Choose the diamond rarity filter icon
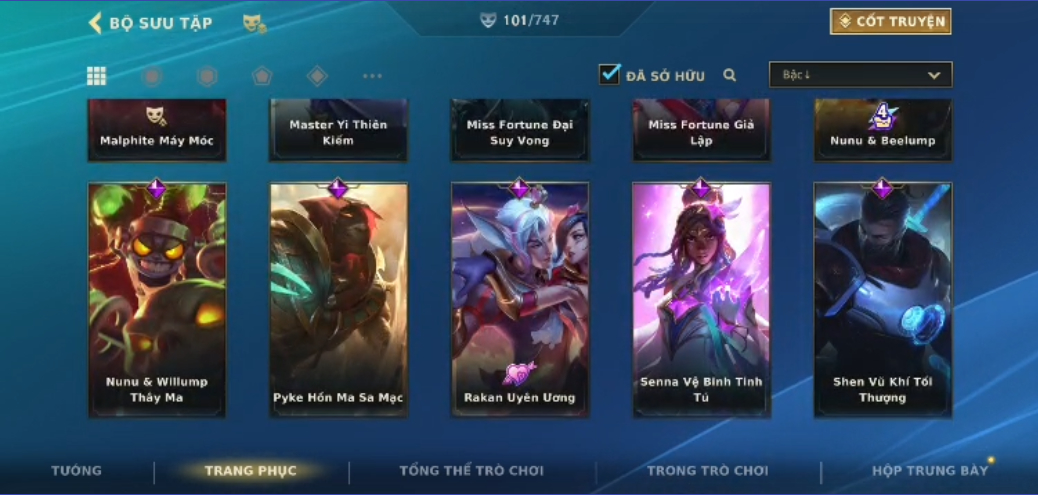1038x495 pixels. point(317,76)
